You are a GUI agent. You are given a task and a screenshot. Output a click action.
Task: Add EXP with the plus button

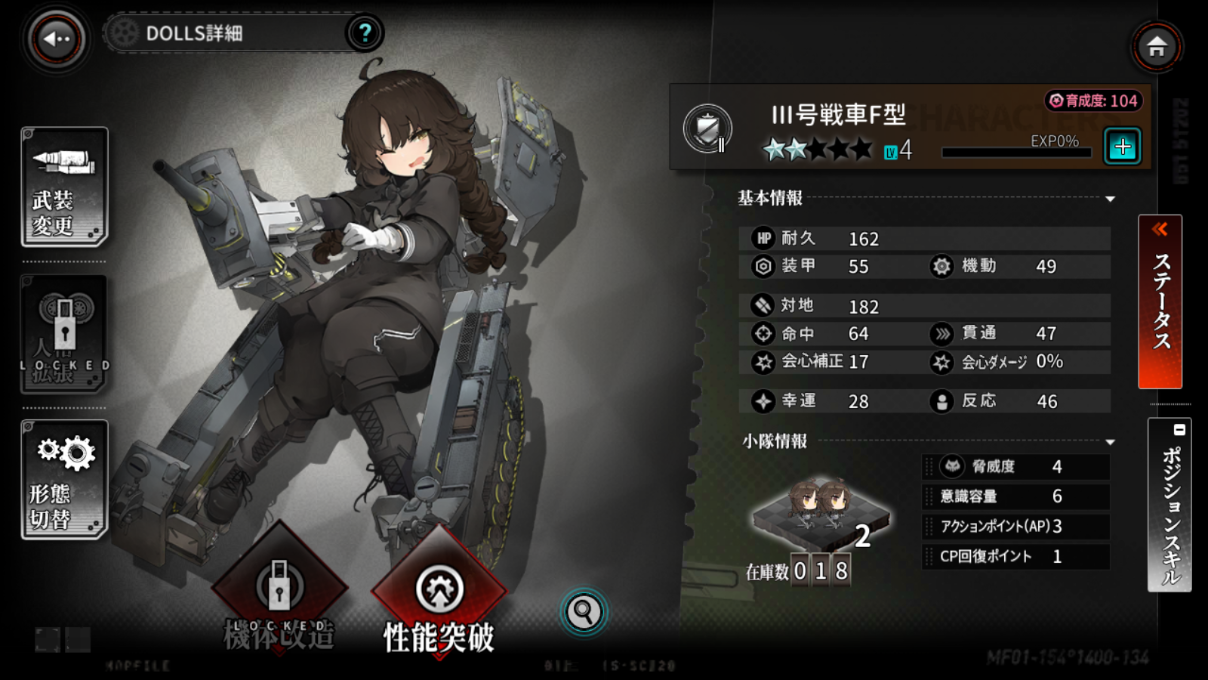click(1122, 147)
